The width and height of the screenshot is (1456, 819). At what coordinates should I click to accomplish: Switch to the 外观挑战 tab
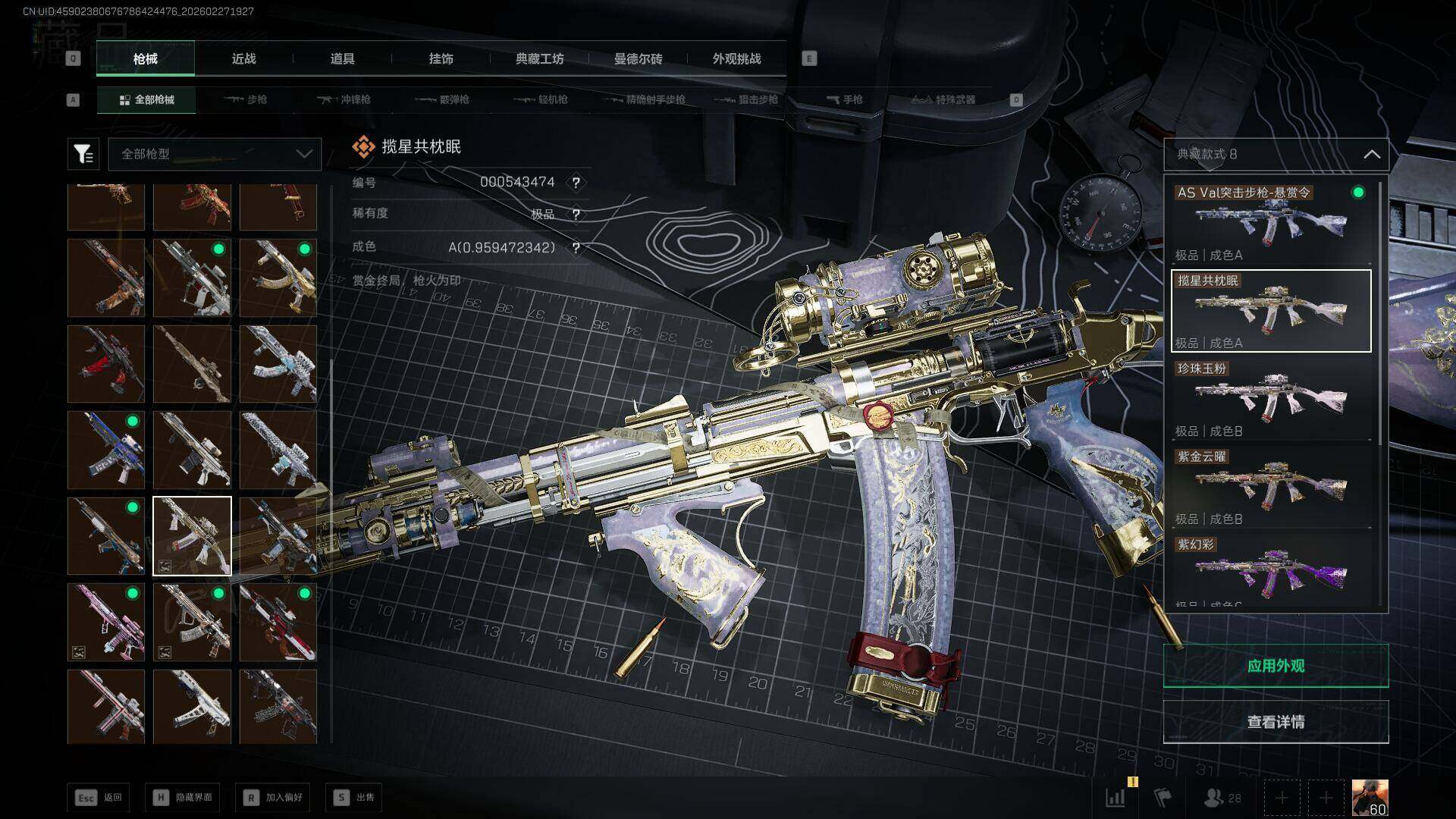tap(736, 58)
